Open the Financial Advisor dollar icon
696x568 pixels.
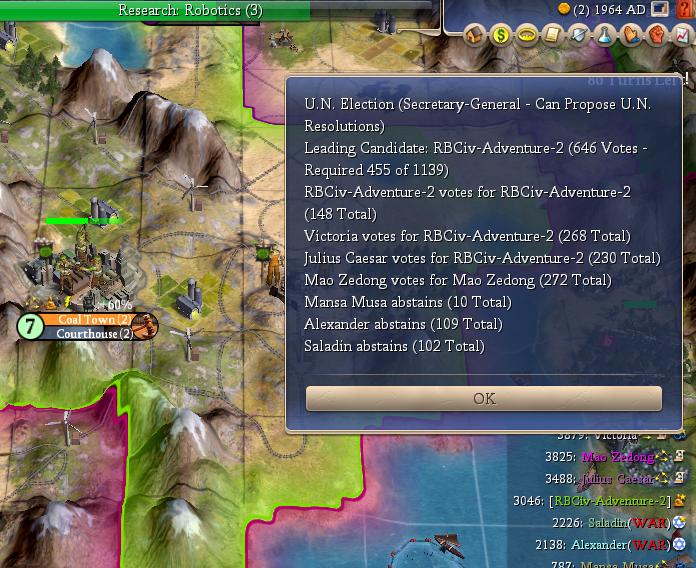pos(501,36)
